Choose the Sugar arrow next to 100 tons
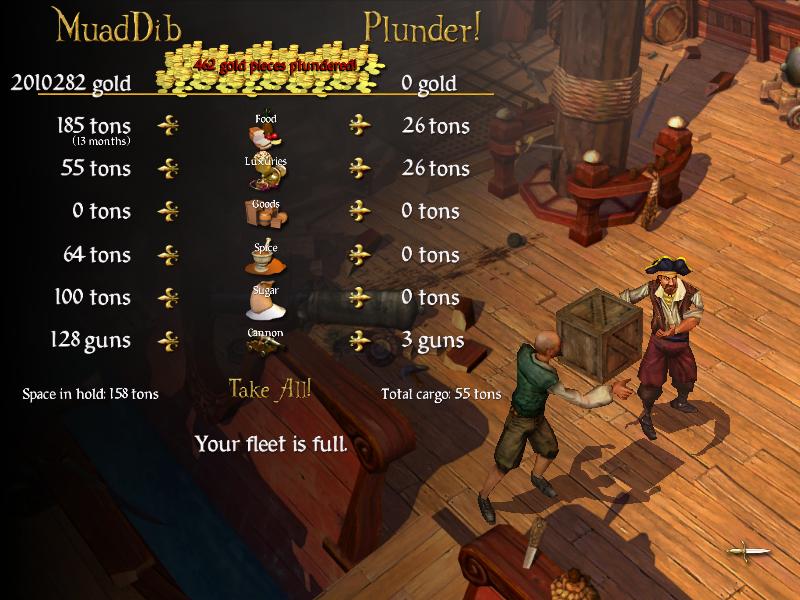The height and width of the screenshot is (600, 800). (170, 297)
